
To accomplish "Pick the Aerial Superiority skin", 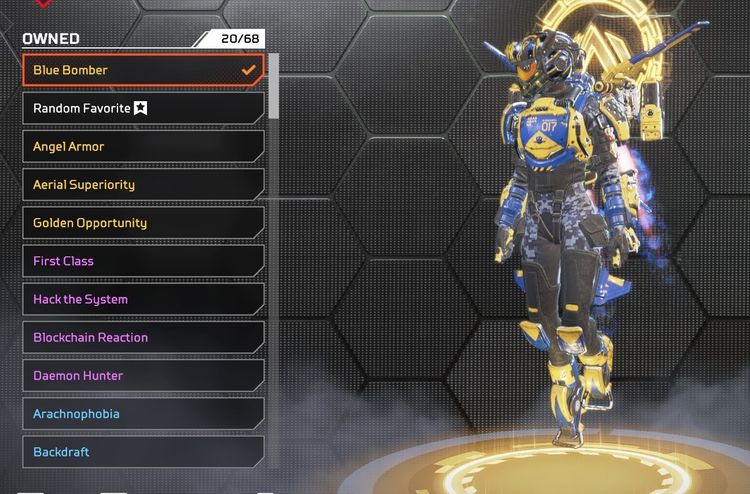I will 143,184.
